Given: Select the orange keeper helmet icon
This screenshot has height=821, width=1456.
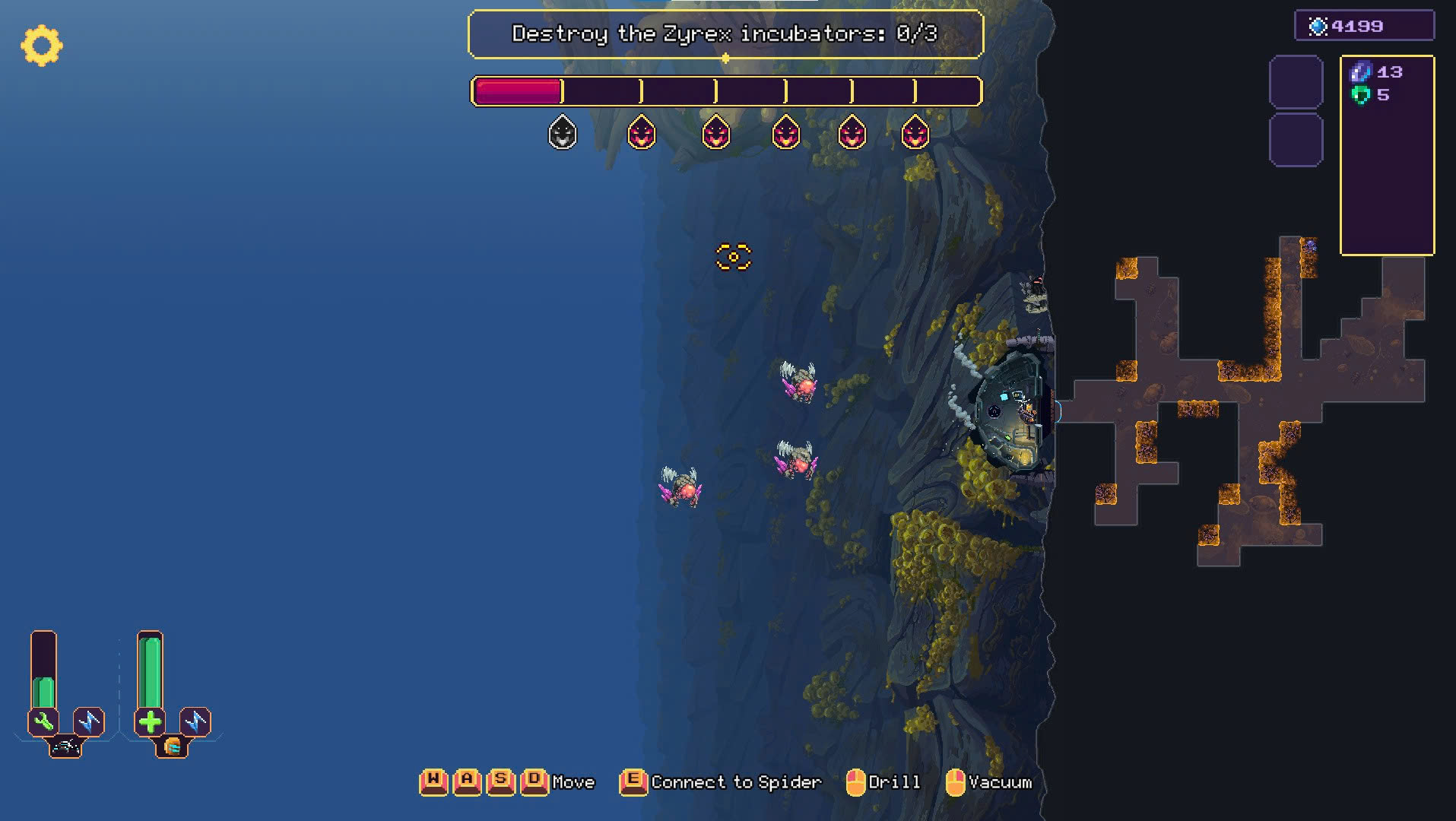Looking at the screenshot, I should [x=172, y=747].
